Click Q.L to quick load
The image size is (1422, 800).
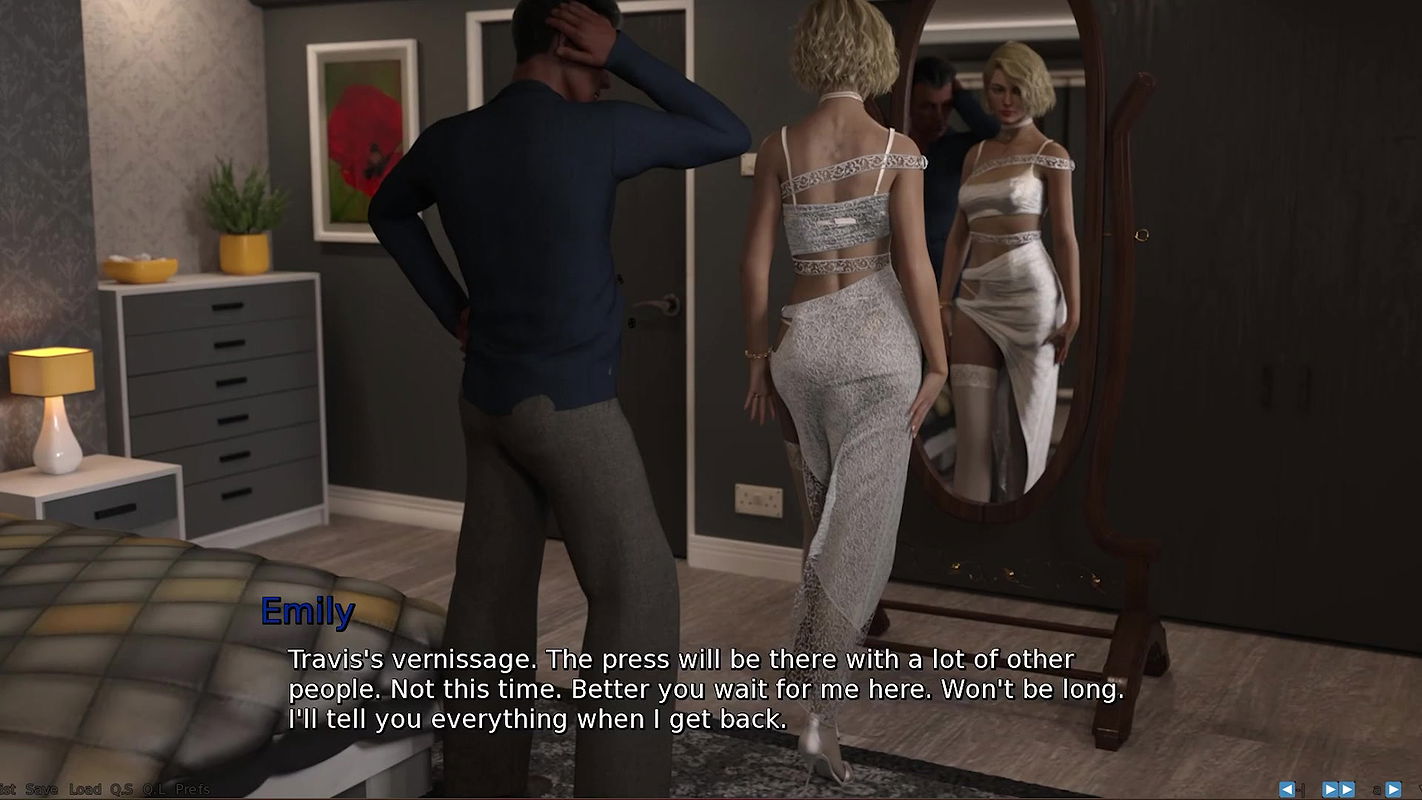click(154, 789)
